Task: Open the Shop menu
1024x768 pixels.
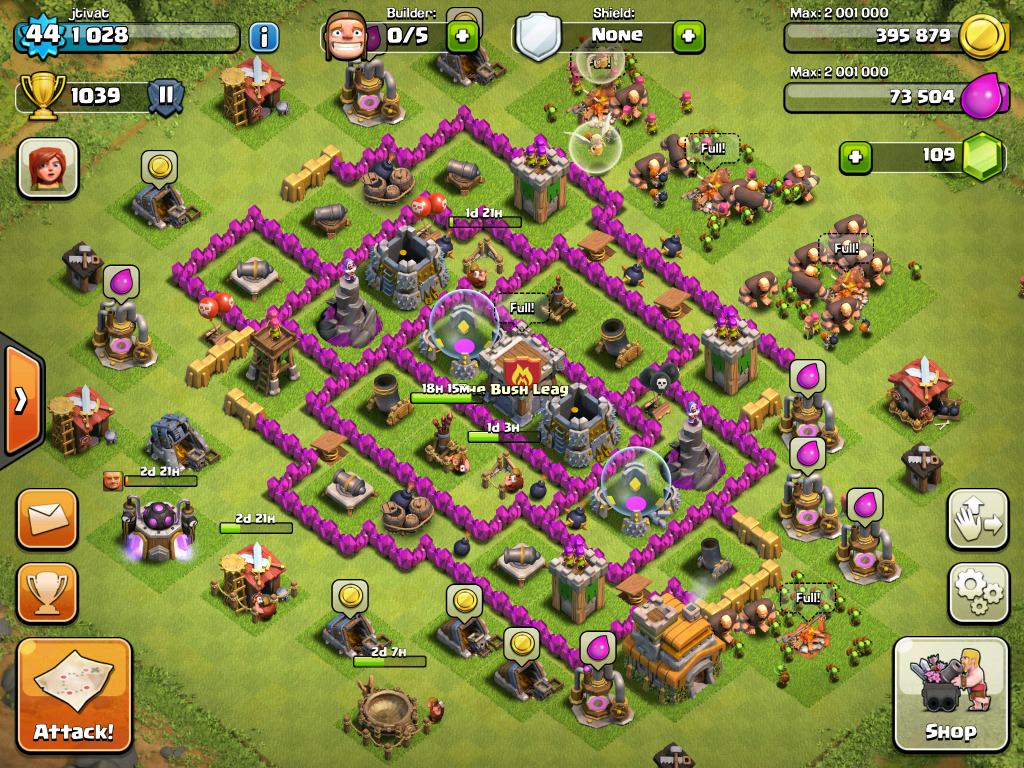Action: click(x=949, y=693)
